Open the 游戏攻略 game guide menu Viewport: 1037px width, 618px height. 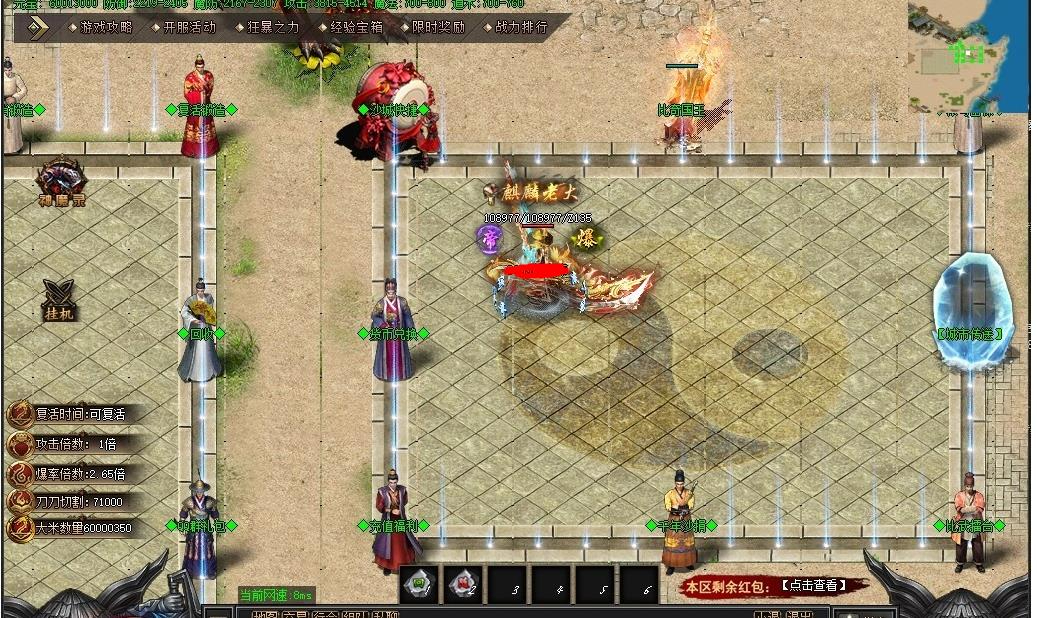(105, 27)
